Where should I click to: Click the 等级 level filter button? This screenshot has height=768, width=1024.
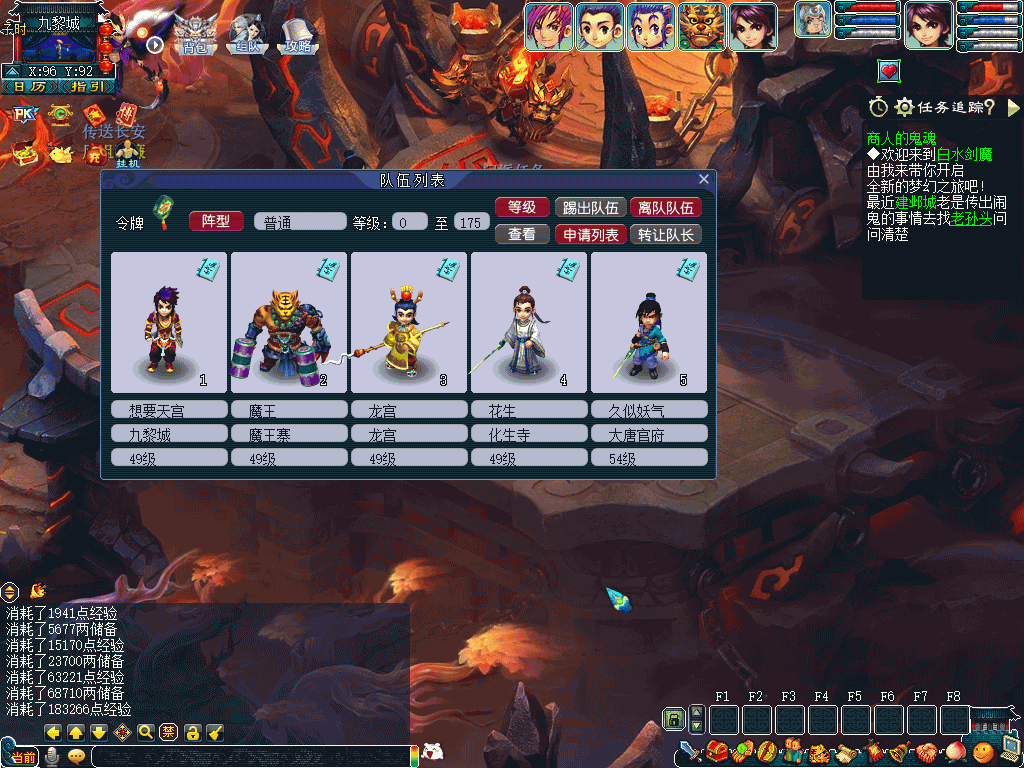click(x=522, y=208)
